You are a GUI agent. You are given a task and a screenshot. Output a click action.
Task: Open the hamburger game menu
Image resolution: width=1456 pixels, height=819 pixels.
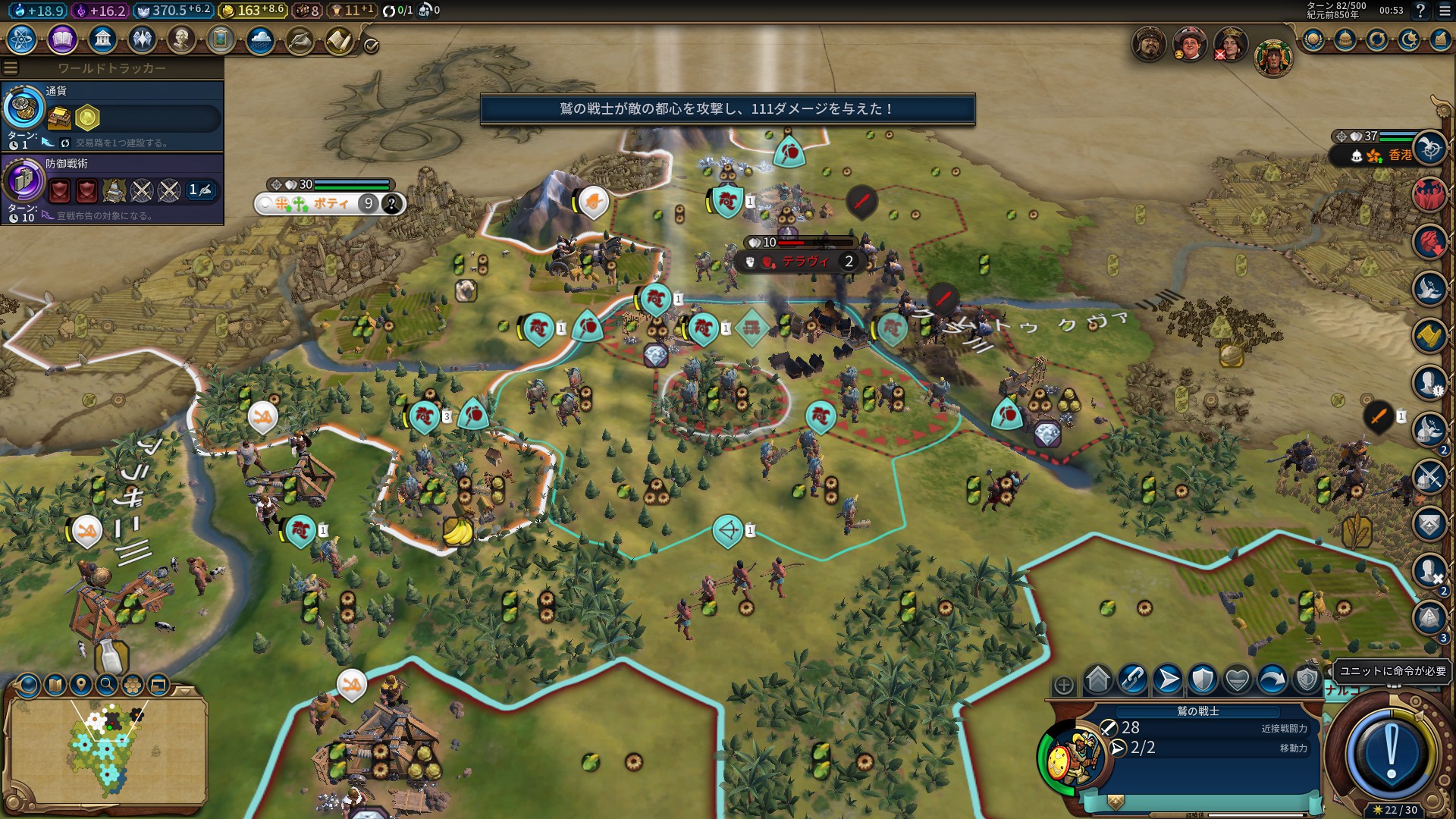[1445, 11]
